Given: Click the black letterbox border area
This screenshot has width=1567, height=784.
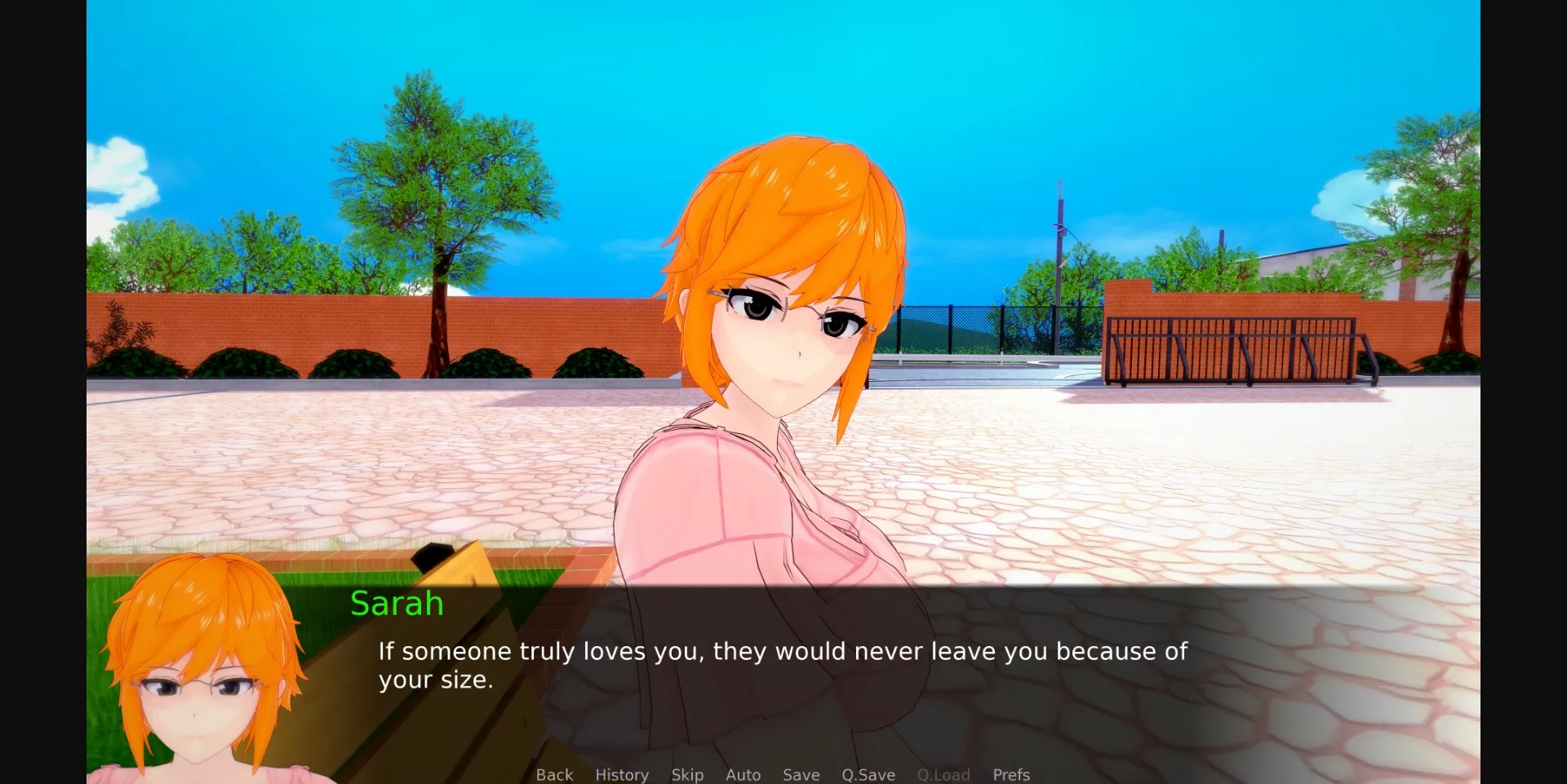Looking at the screenshot, I should (x=41, y=392).
